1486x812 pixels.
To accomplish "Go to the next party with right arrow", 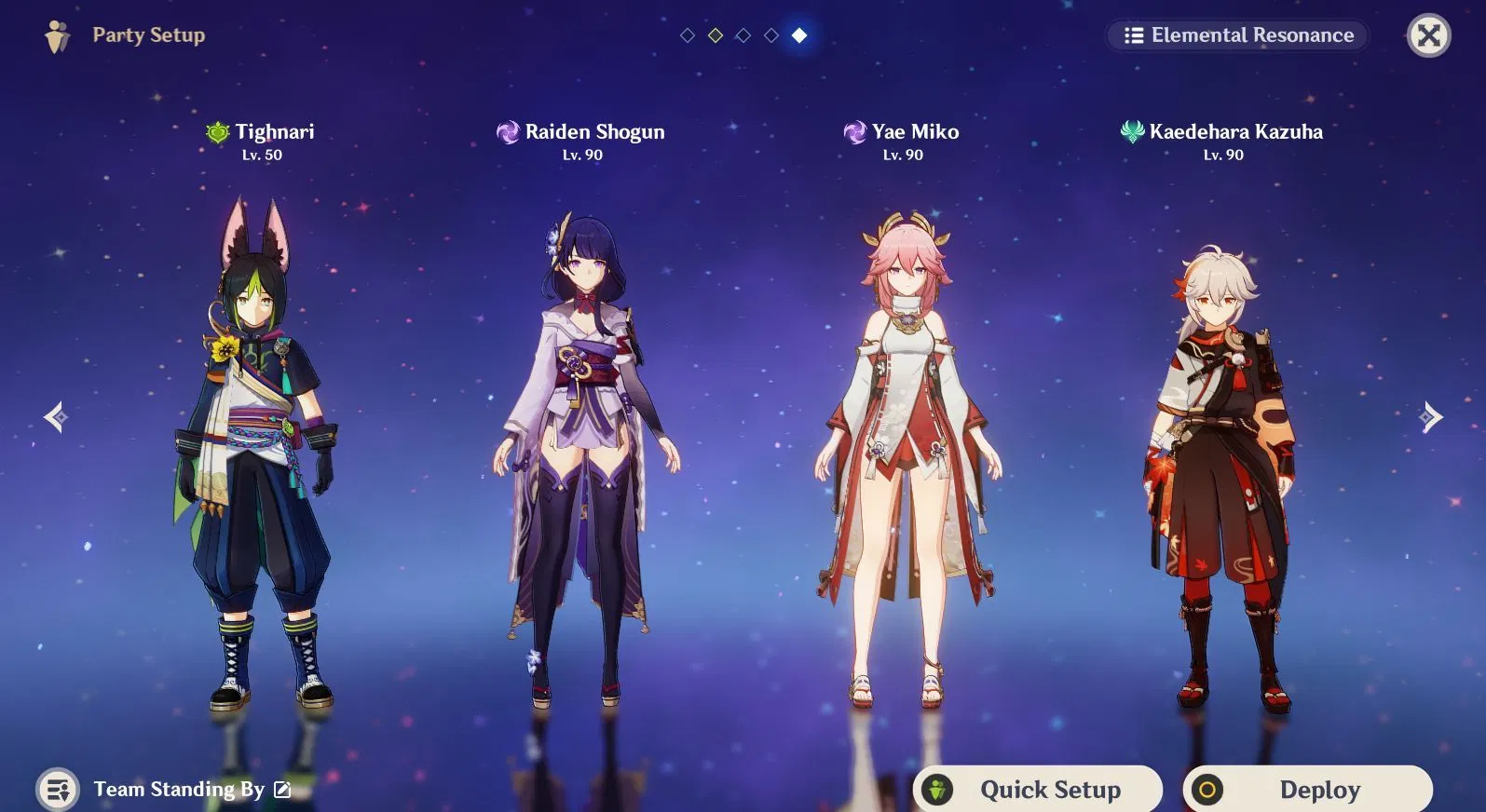I will point(1431,416).
